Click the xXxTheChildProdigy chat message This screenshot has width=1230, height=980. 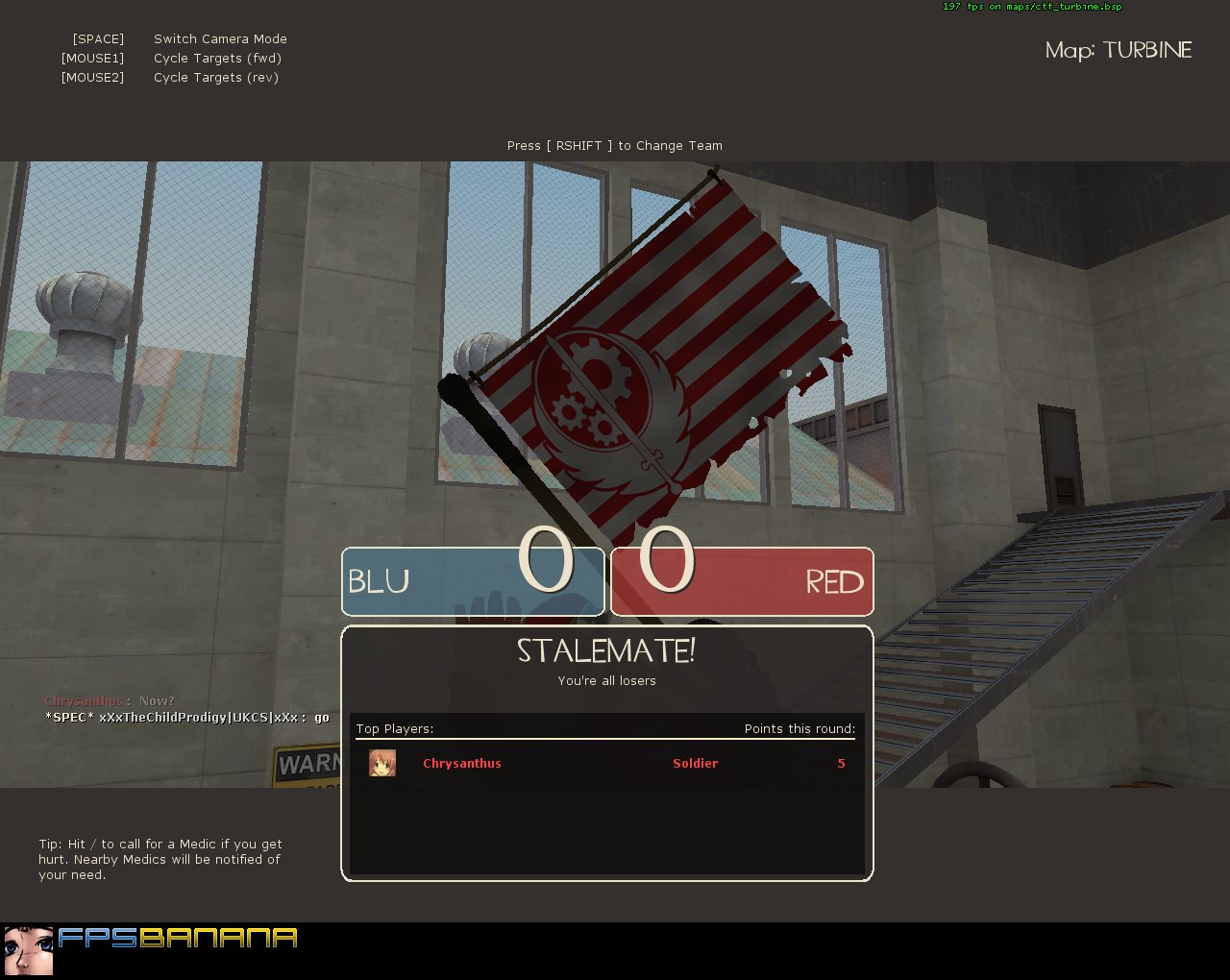(185, 717)
